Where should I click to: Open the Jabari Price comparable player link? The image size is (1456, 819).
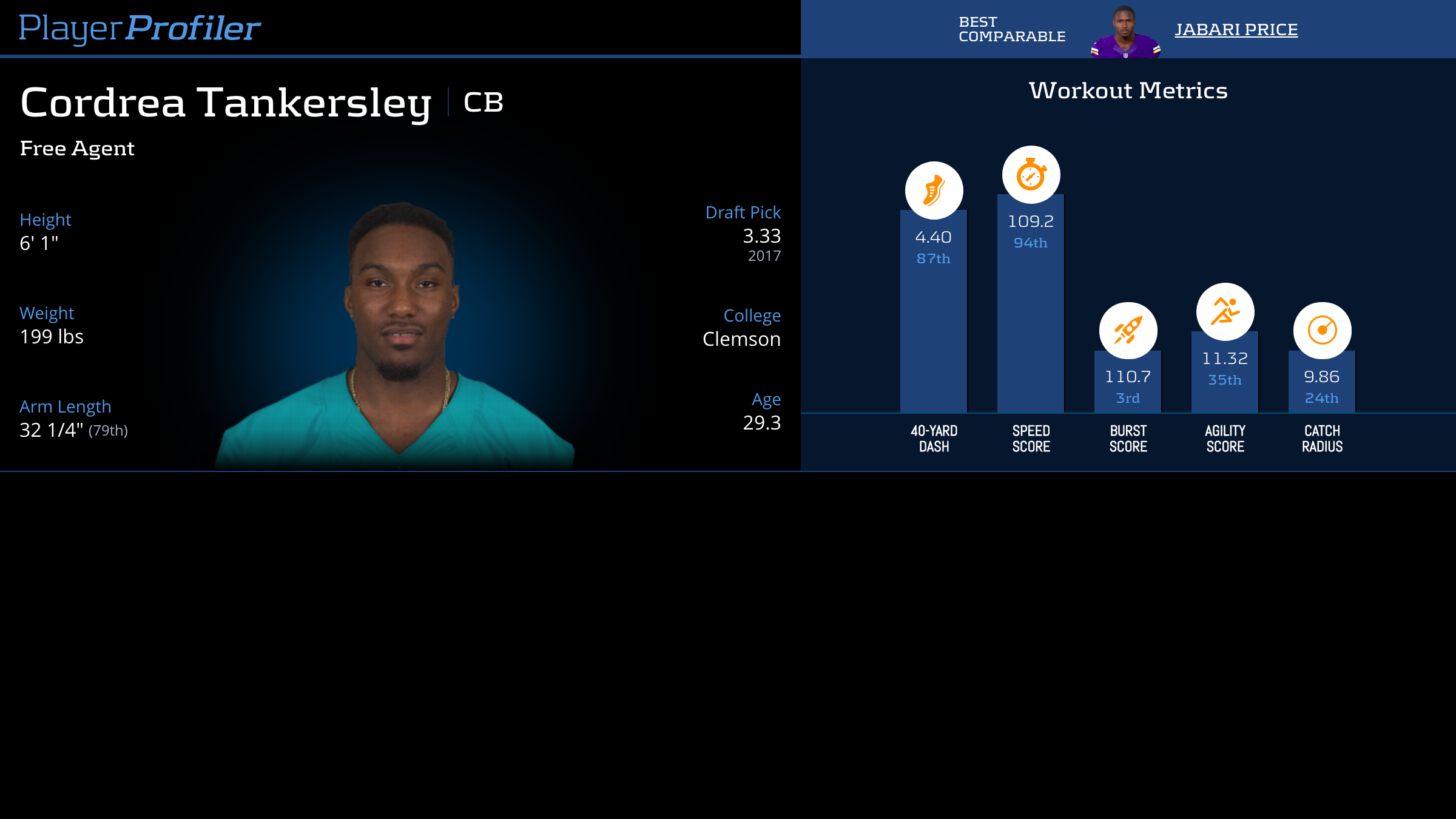[x=1236, y=30]
